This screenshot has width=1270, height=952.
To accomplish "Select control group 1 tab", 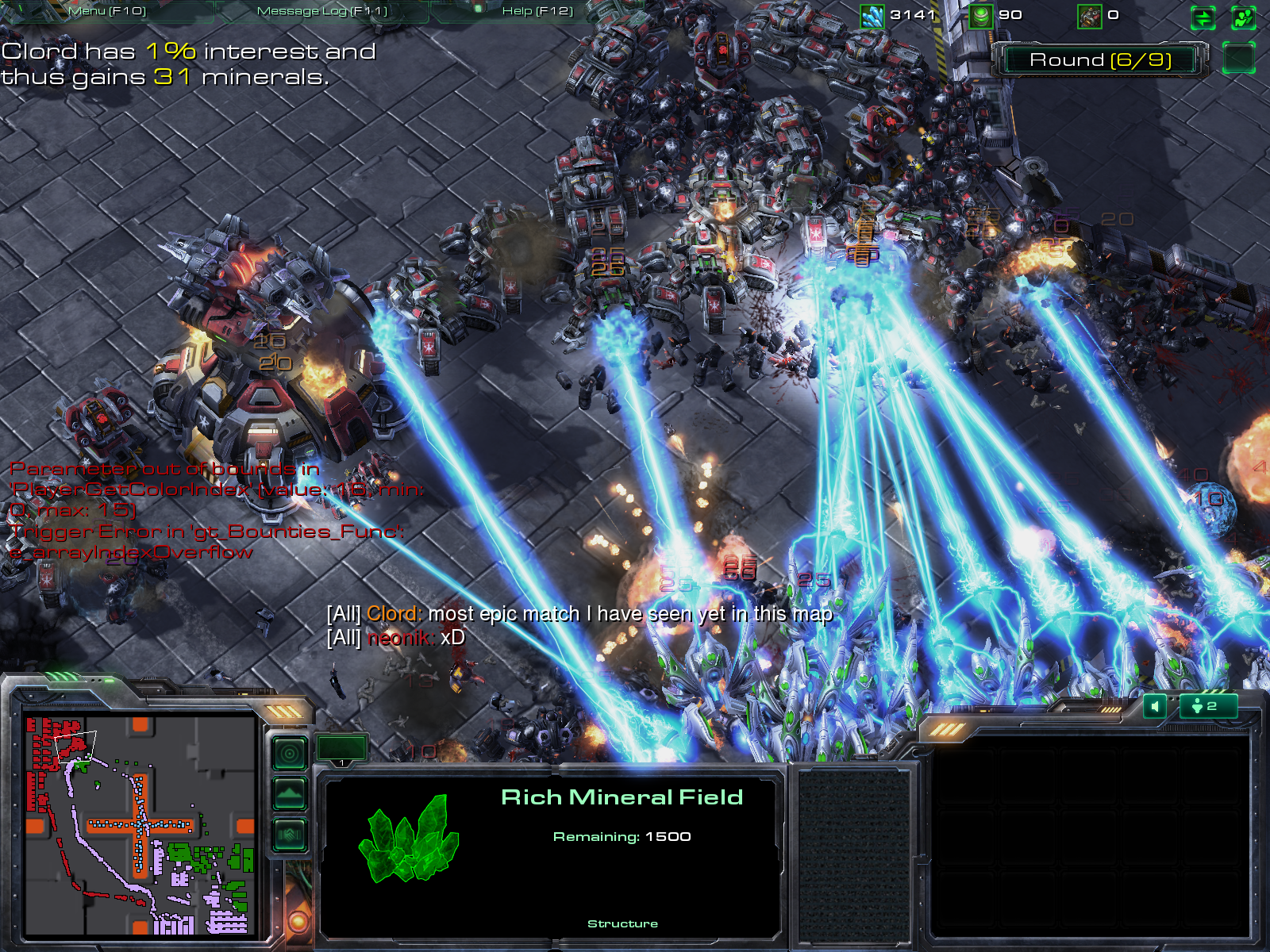I will pos(342,750).
